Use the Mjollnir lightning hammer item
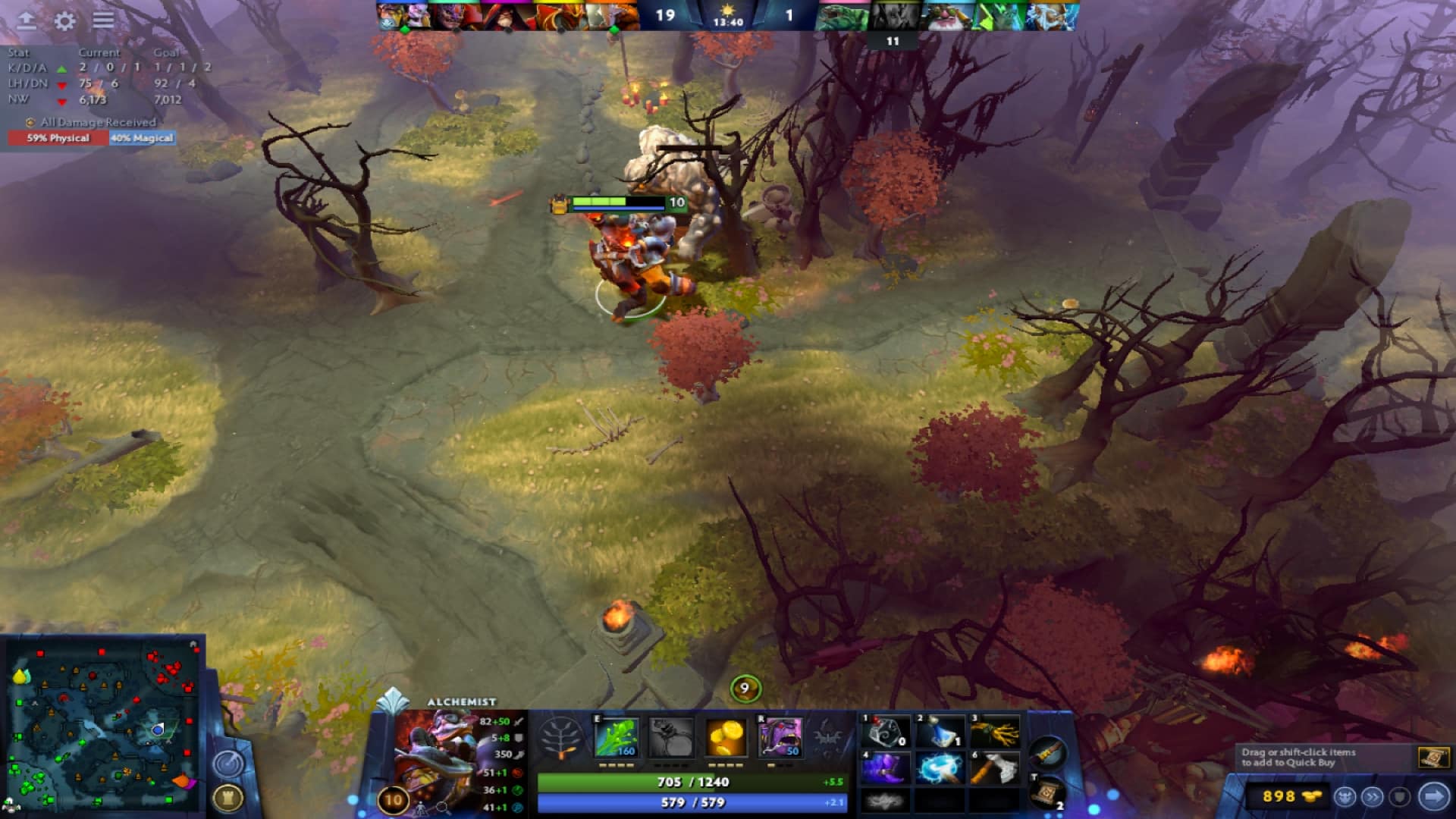 click(940, 768)
